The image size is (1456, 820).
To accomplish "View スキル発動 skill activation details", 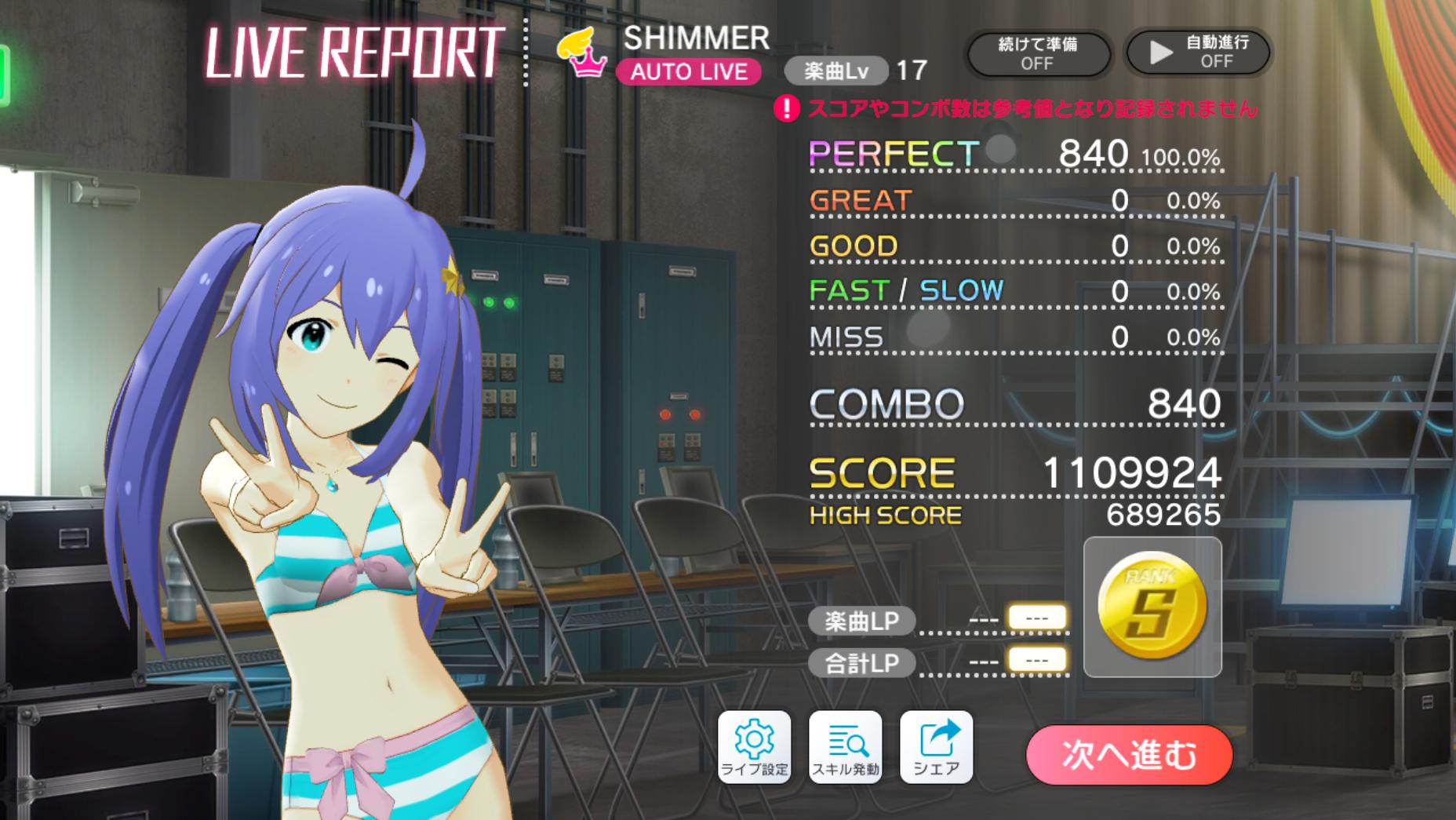I will [x=845, y=746].
